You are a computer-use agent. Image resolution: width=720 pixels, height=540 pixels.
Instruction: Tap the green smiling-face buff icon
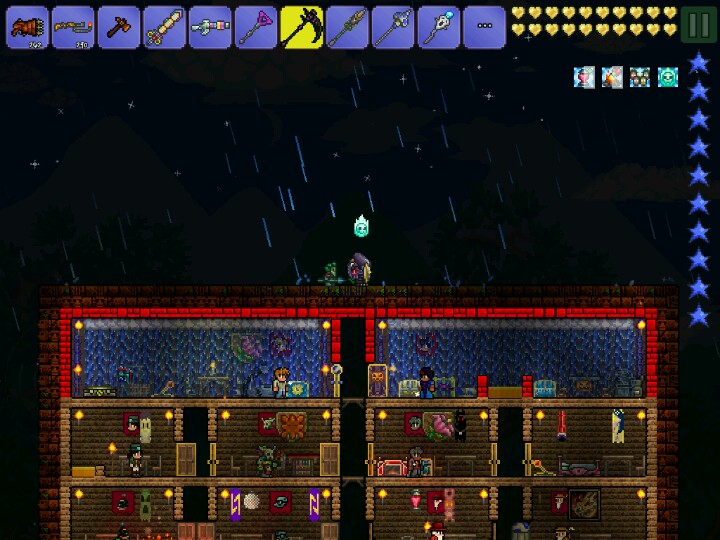668,77
